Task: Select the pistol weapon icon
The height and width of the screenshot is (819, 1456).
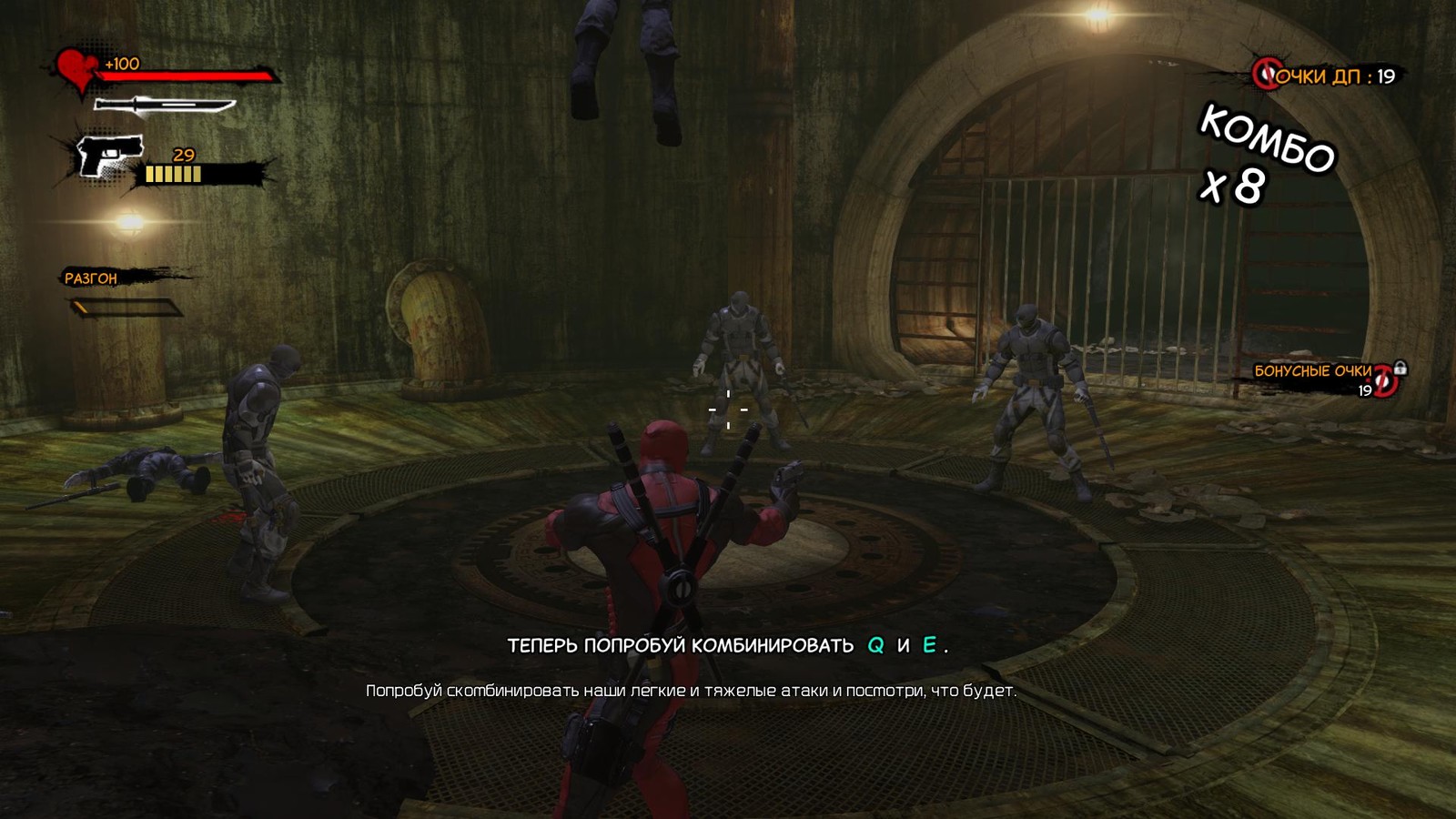Action: [x=110, y=156]
